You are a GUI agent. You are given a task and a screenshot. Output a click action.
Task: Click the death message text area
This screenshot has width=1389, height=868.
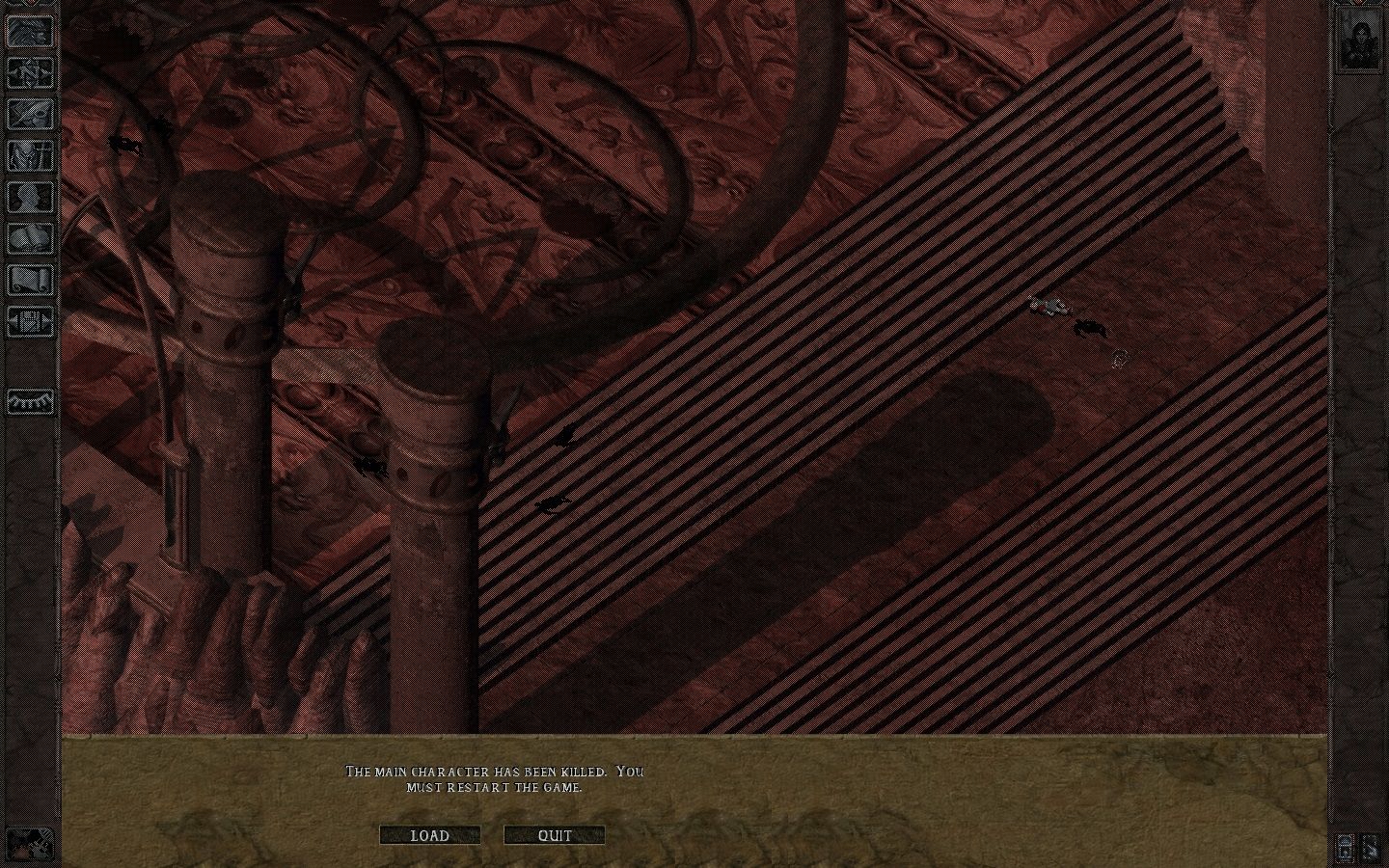tap(495, 779)
